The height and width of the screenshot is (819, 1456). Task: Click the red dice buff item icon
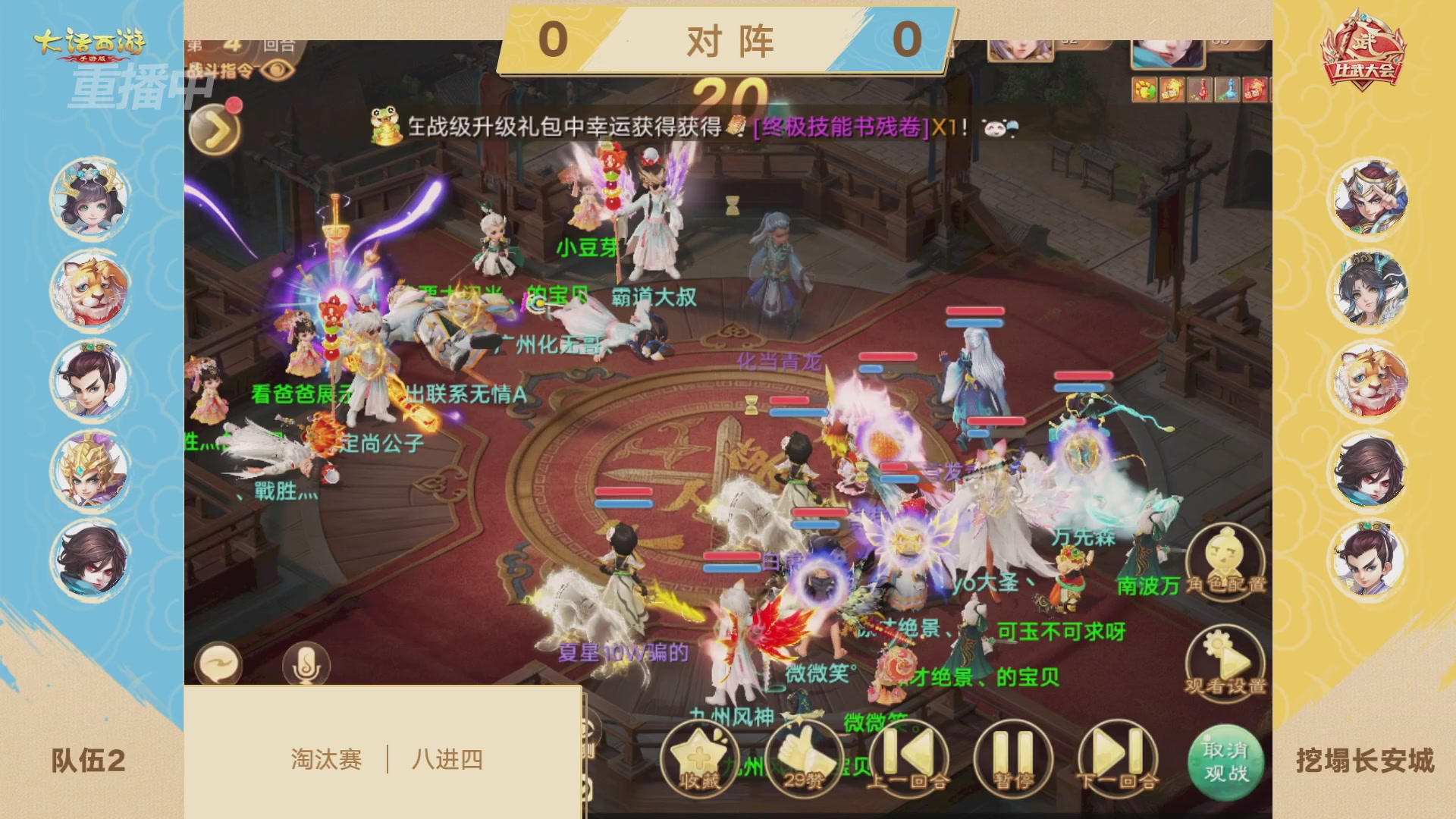pos(1256,89)
